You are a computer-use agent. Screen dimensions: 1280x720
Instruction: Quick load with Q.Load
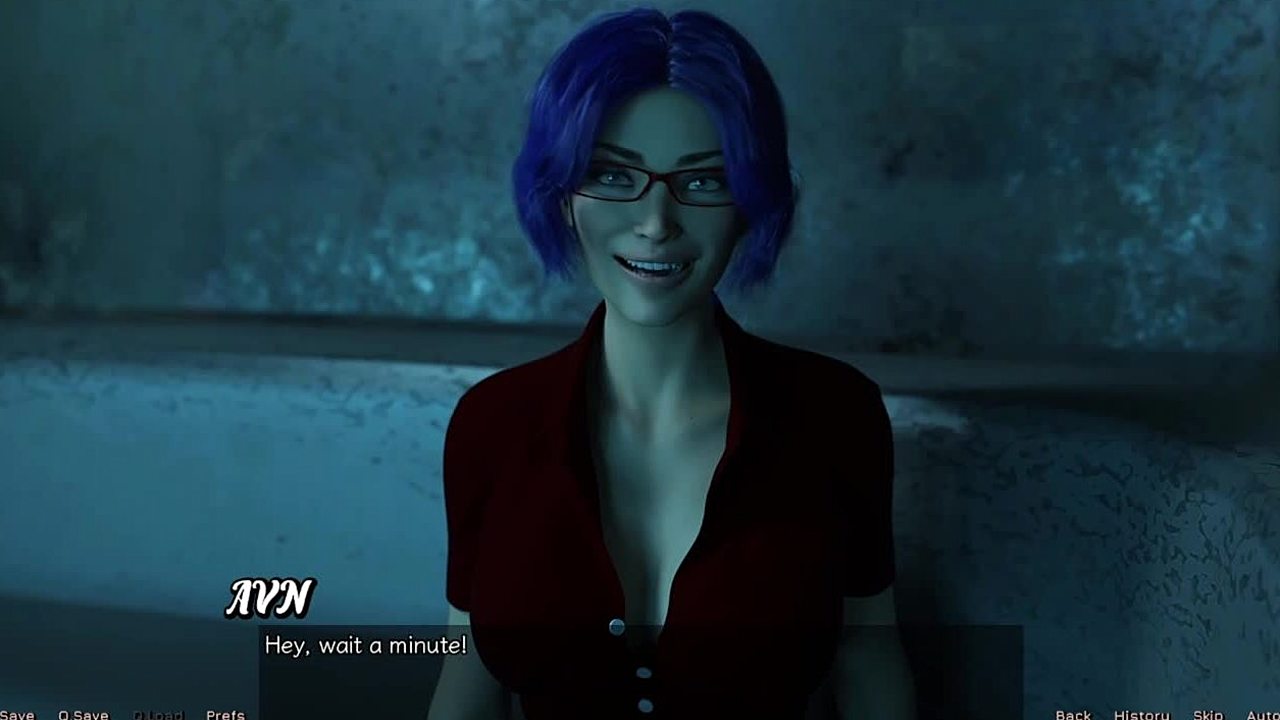click(158, 714)
